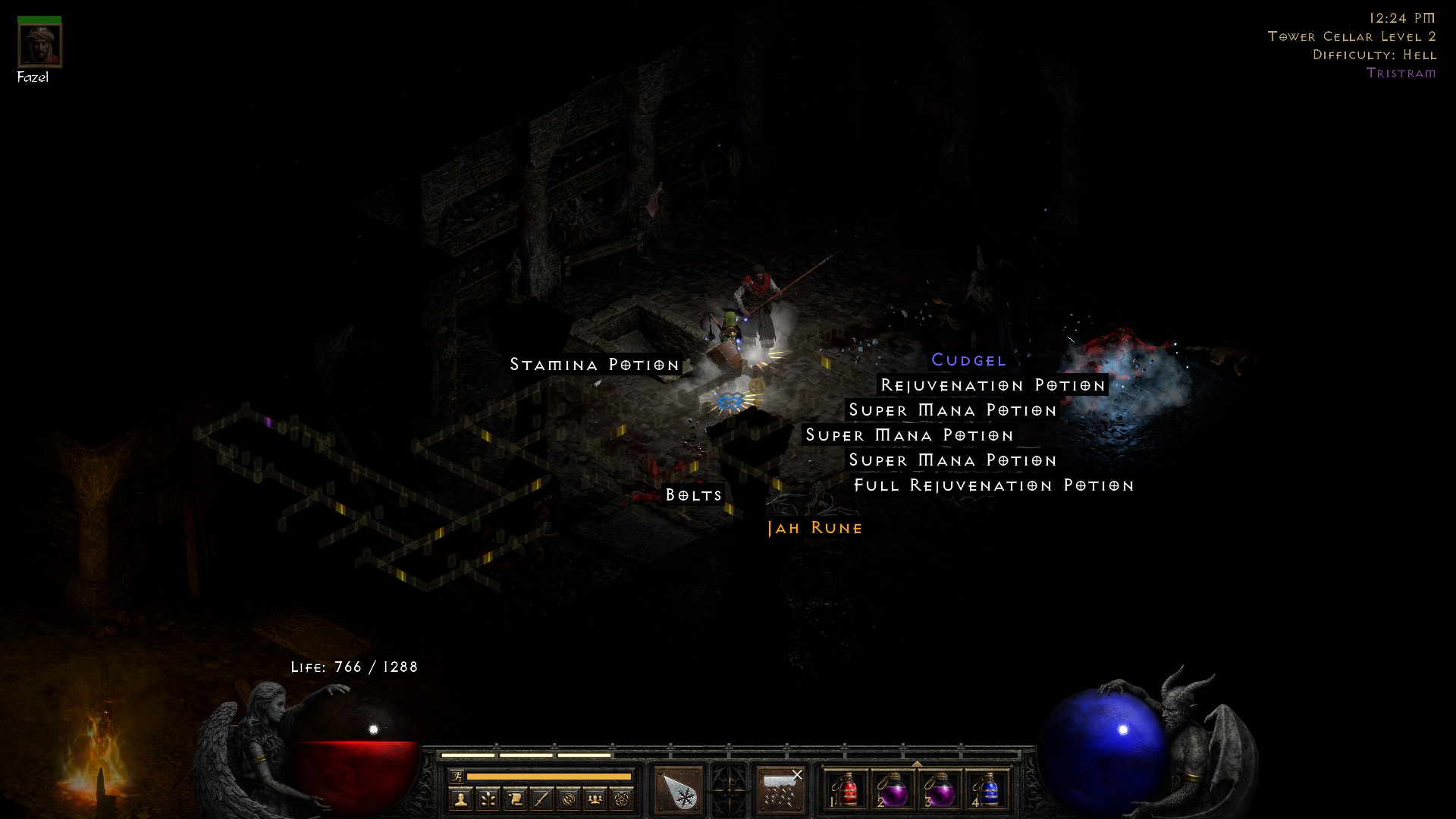The image size is (1456, 819).
Task: Pick up the Jah Rune
Action: pyautogui.click(x=813, y=528)
